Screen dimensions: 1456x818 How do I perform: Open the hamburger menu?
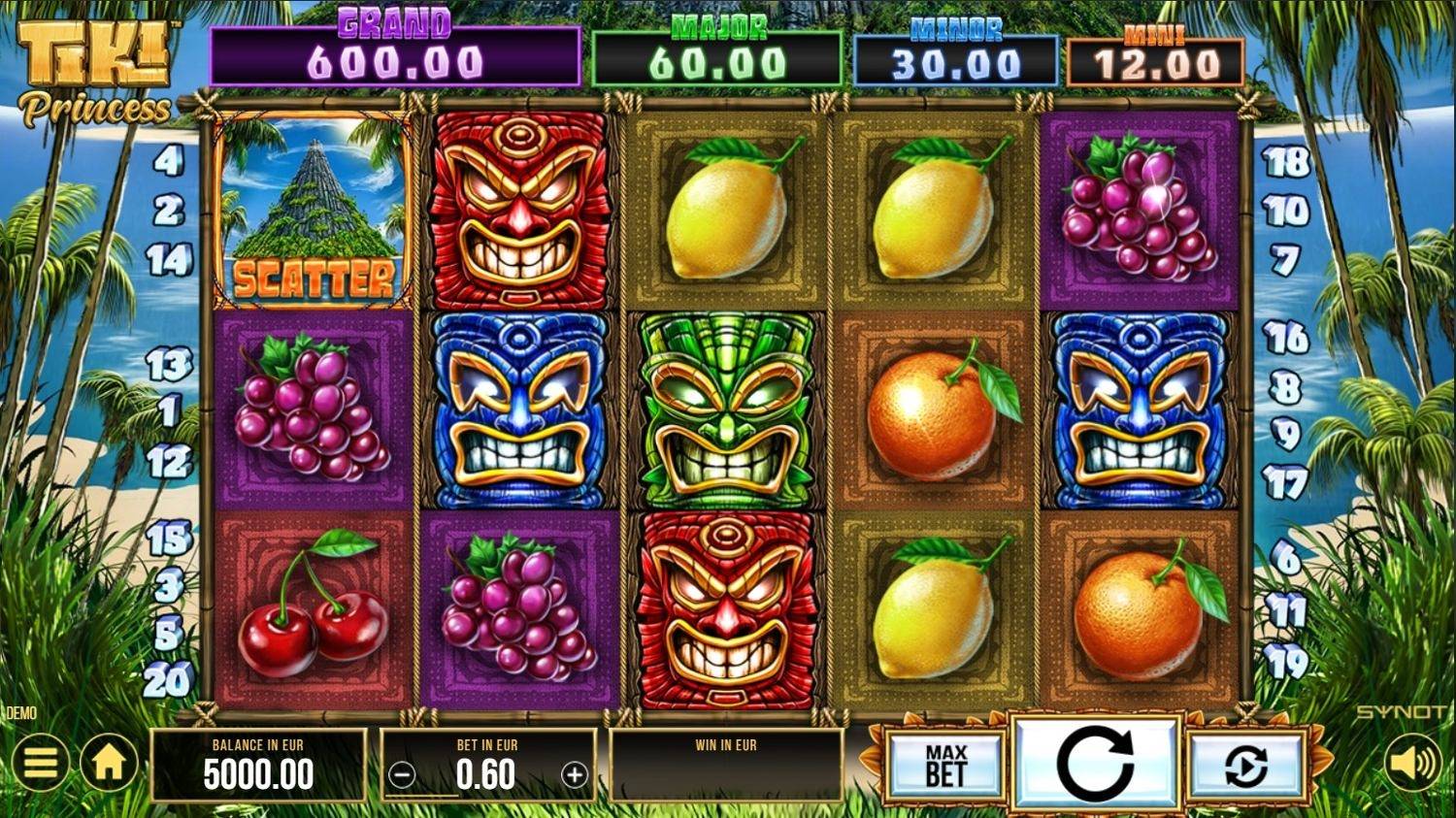(39, 763)
